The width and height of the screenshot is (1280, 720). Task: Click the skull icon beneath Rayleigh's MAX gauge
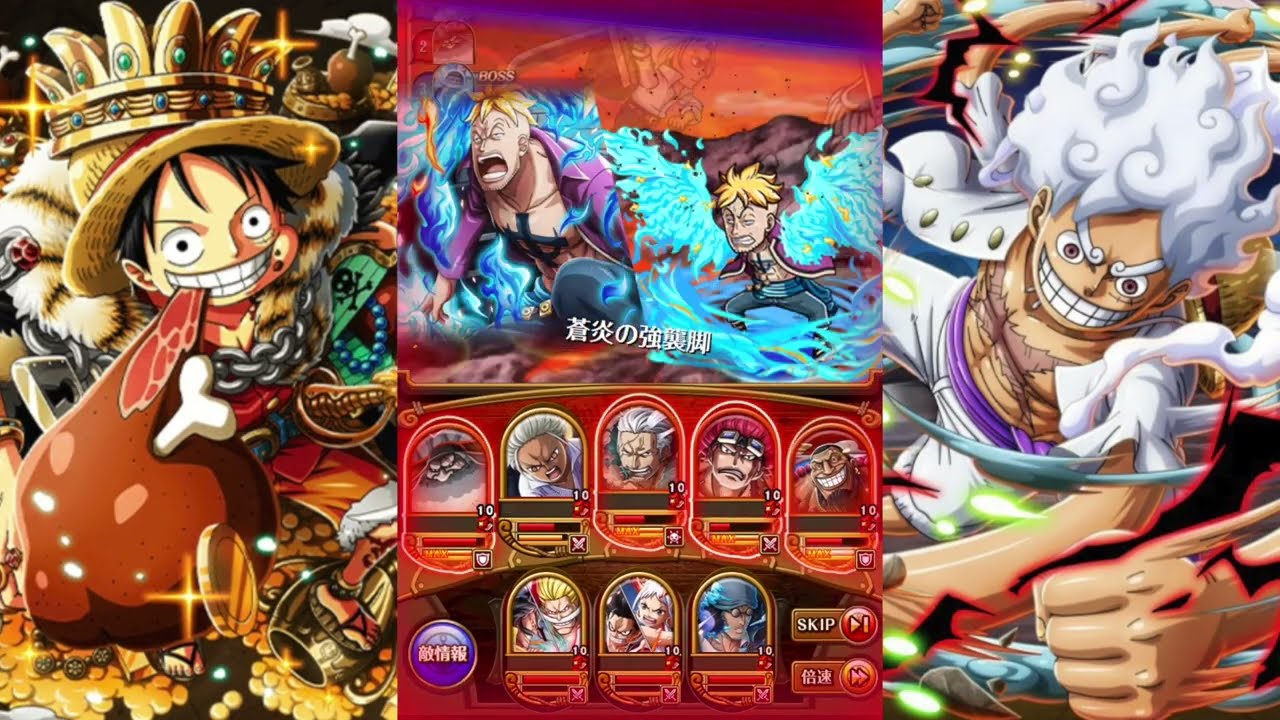point(674,538)
